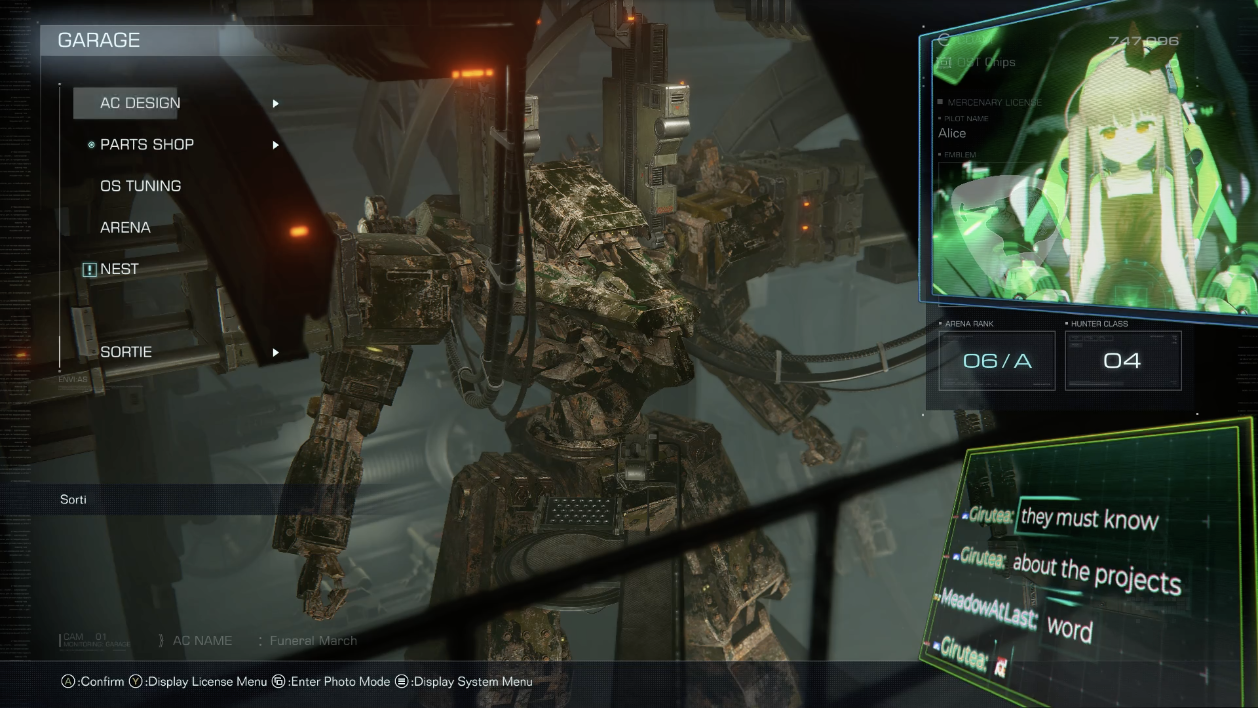Go to the ARENA
The image size is (1258, 708).
pos(126,228)
